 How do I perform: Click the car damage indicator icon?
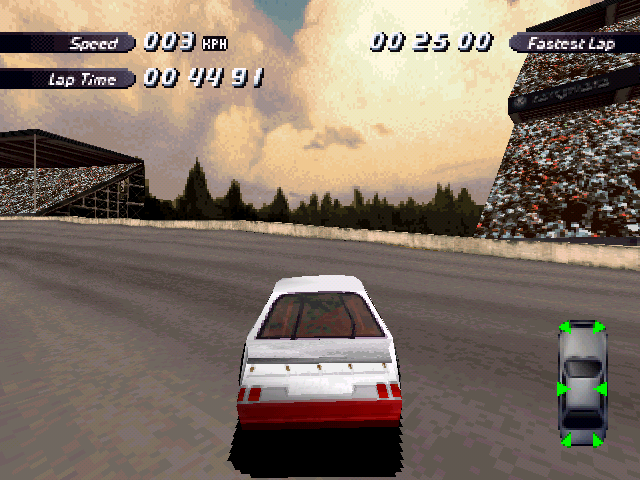point(582,383)
